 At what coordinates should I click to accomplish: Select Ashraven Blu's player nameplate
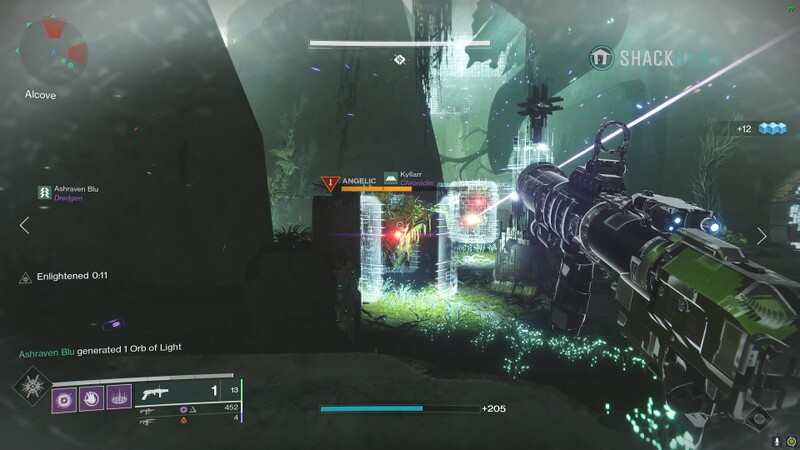(70, 192)
